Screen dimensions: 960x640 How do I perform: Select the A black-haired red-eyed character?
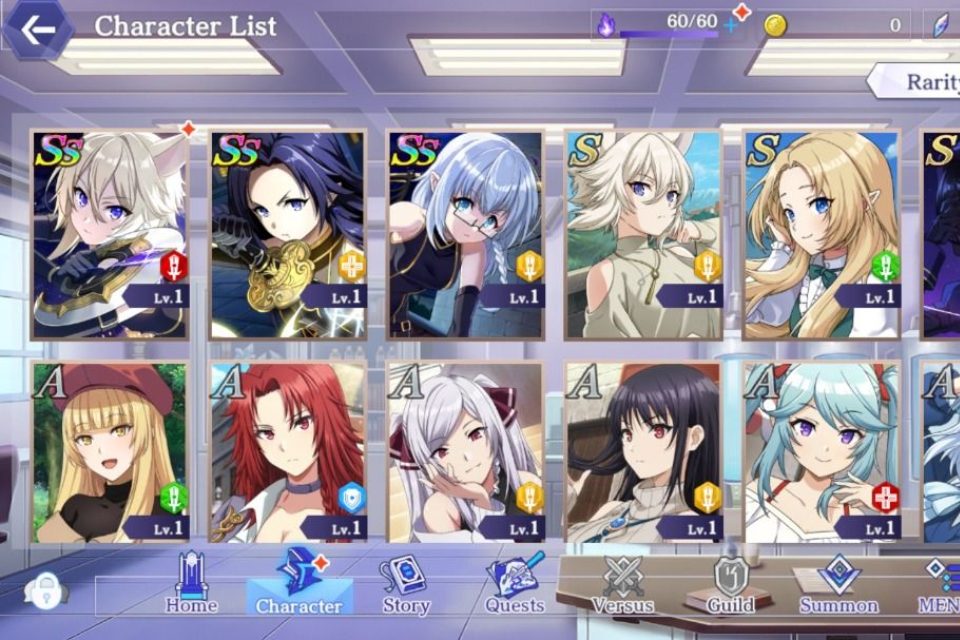[x=644, y=452]
